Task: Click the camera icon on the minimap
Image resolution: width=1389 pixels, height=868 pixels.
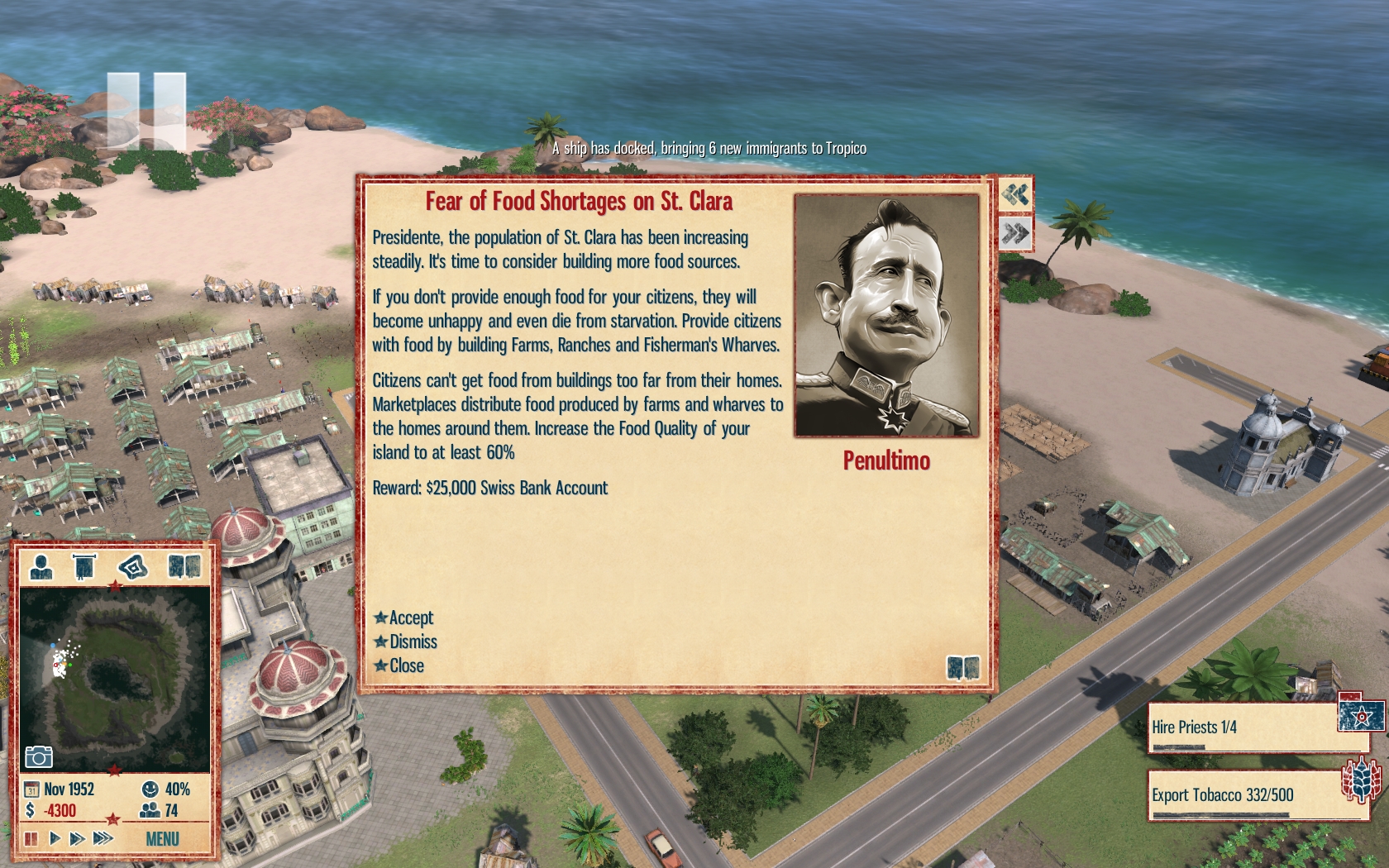Action: [39, 756]
